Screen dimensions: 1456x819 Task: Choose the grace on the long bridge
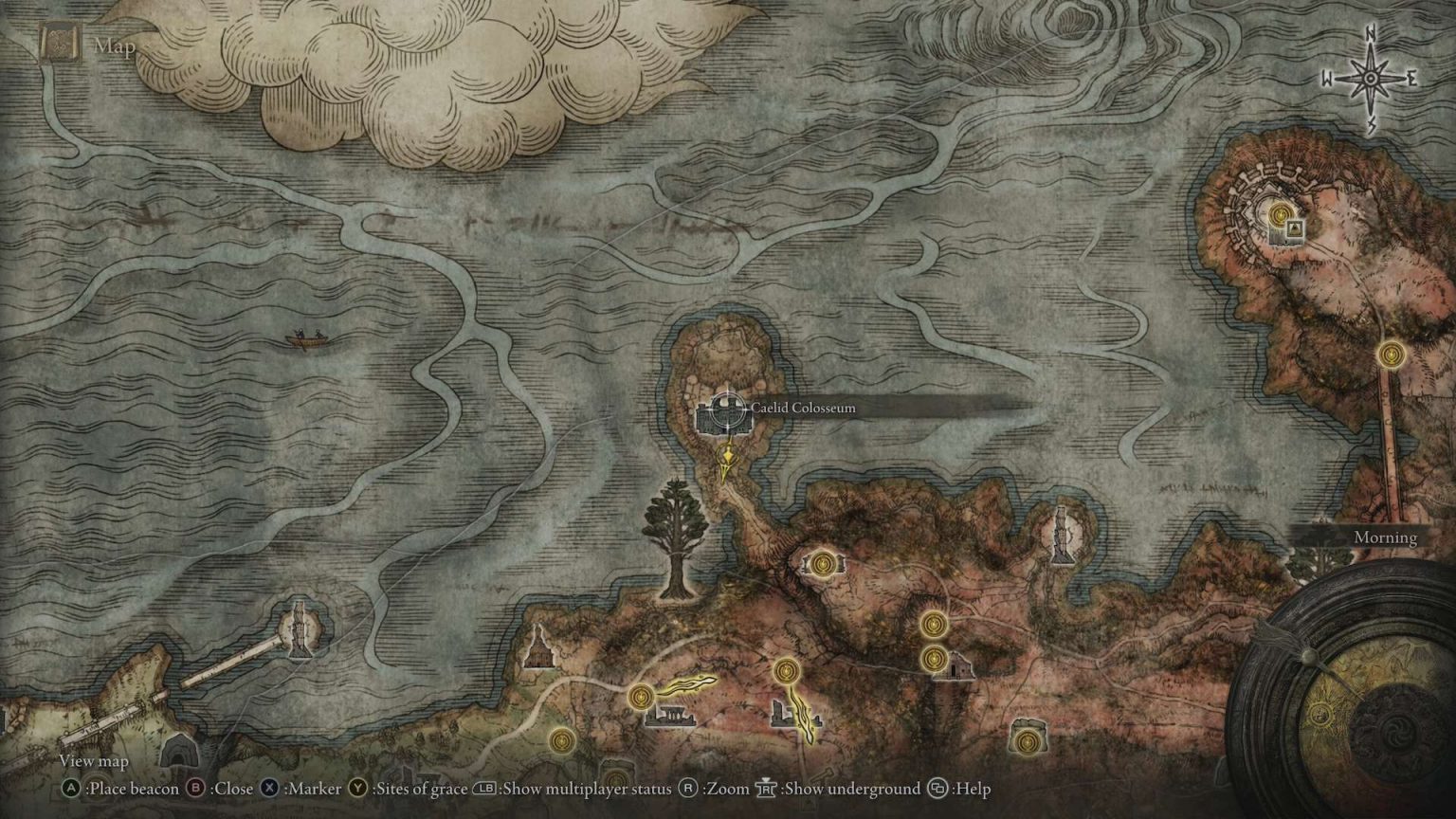click(x=1391, y=355)
